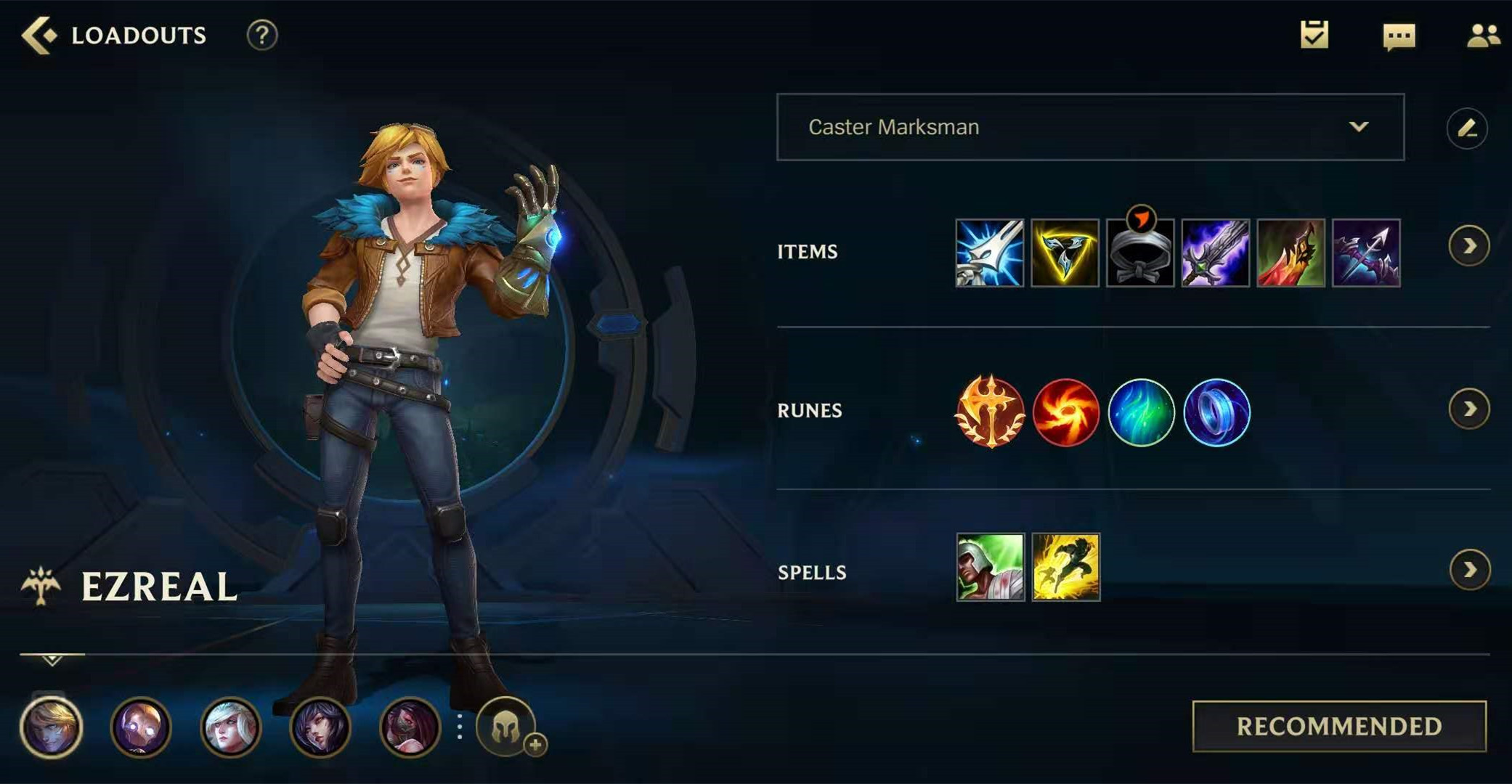Go back from the Loadouts screen
The width and height of the screenshot is (1512, 784).
[x=38, y=35]
